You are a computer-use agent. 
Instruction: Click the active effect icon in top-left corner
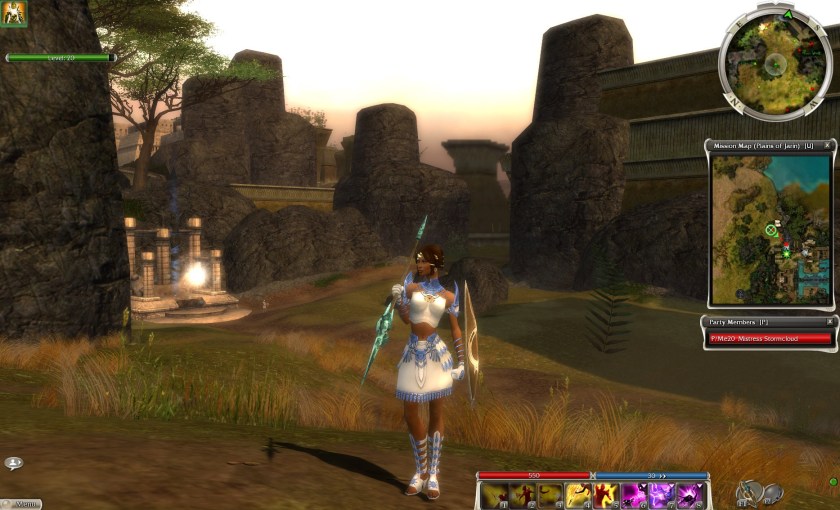tap(14, 13)
